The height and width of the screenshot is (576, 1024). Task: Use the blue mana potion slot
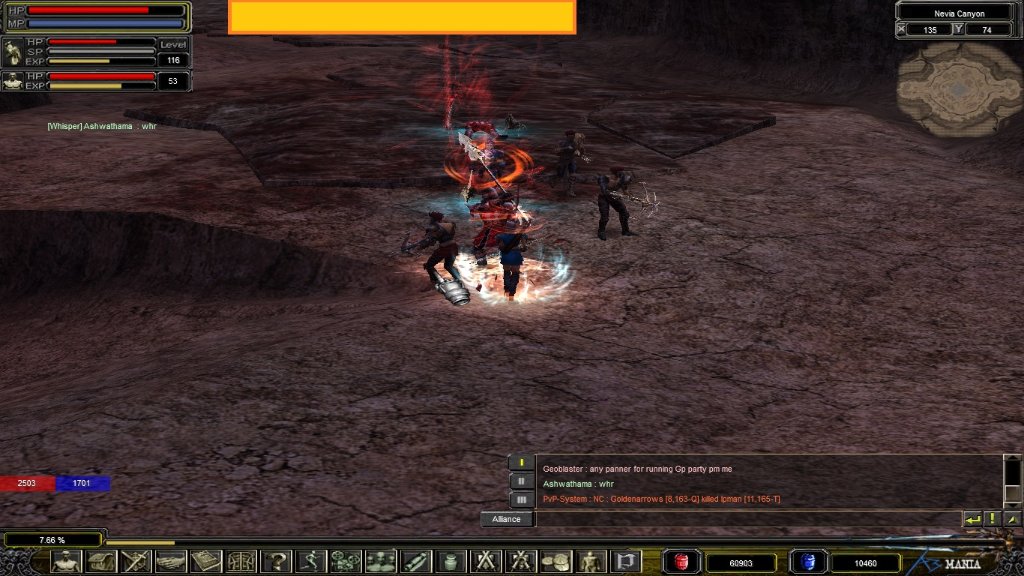(x=808, y=562)
